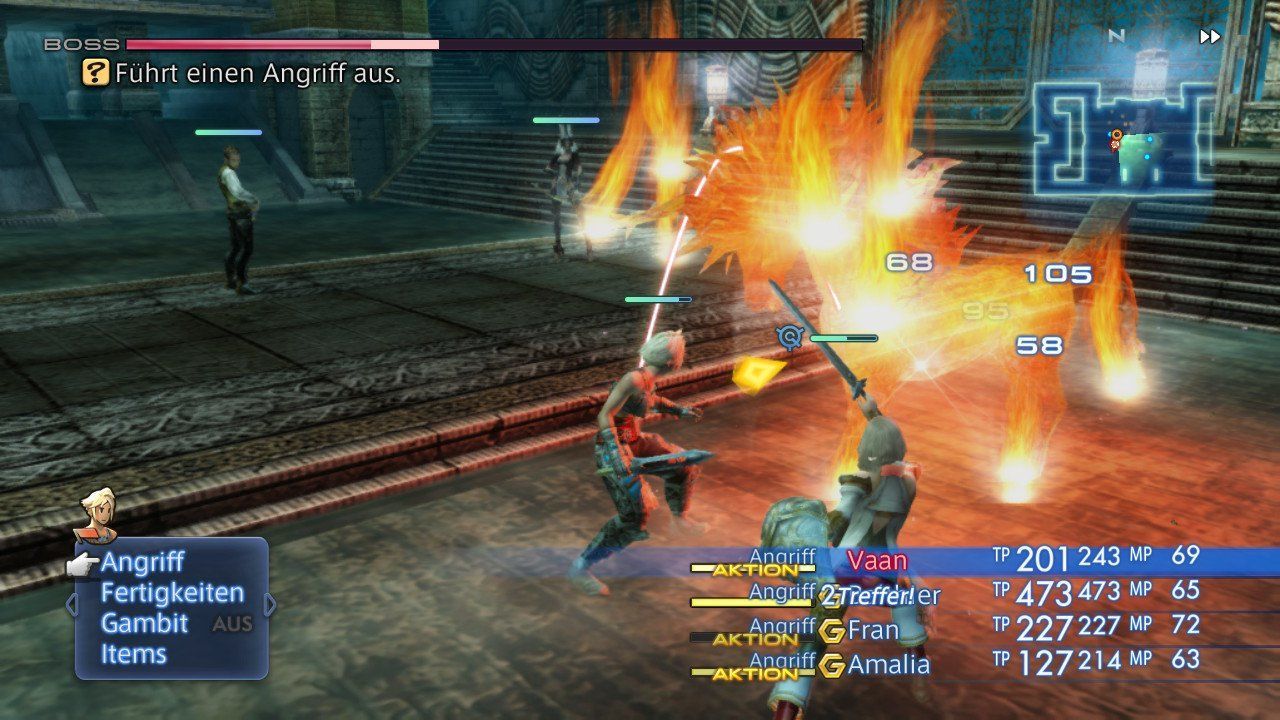Select Angriff in the battle menu

pyautogui.click(x=142, y=563)
